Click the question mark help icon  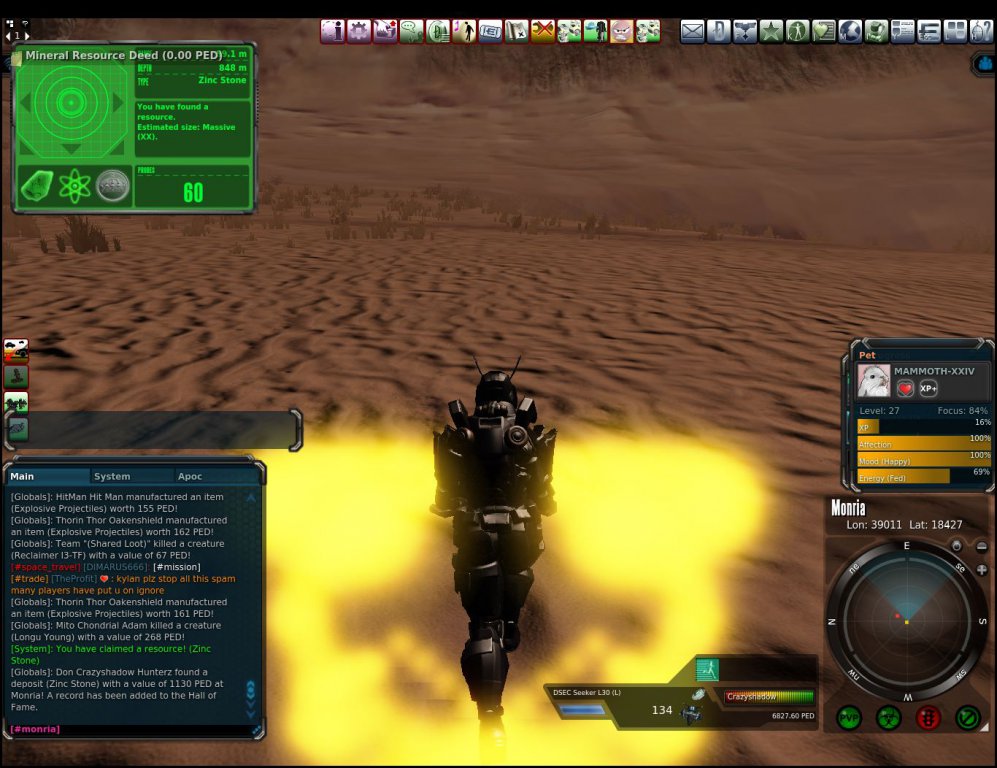[x=981, y=32]
